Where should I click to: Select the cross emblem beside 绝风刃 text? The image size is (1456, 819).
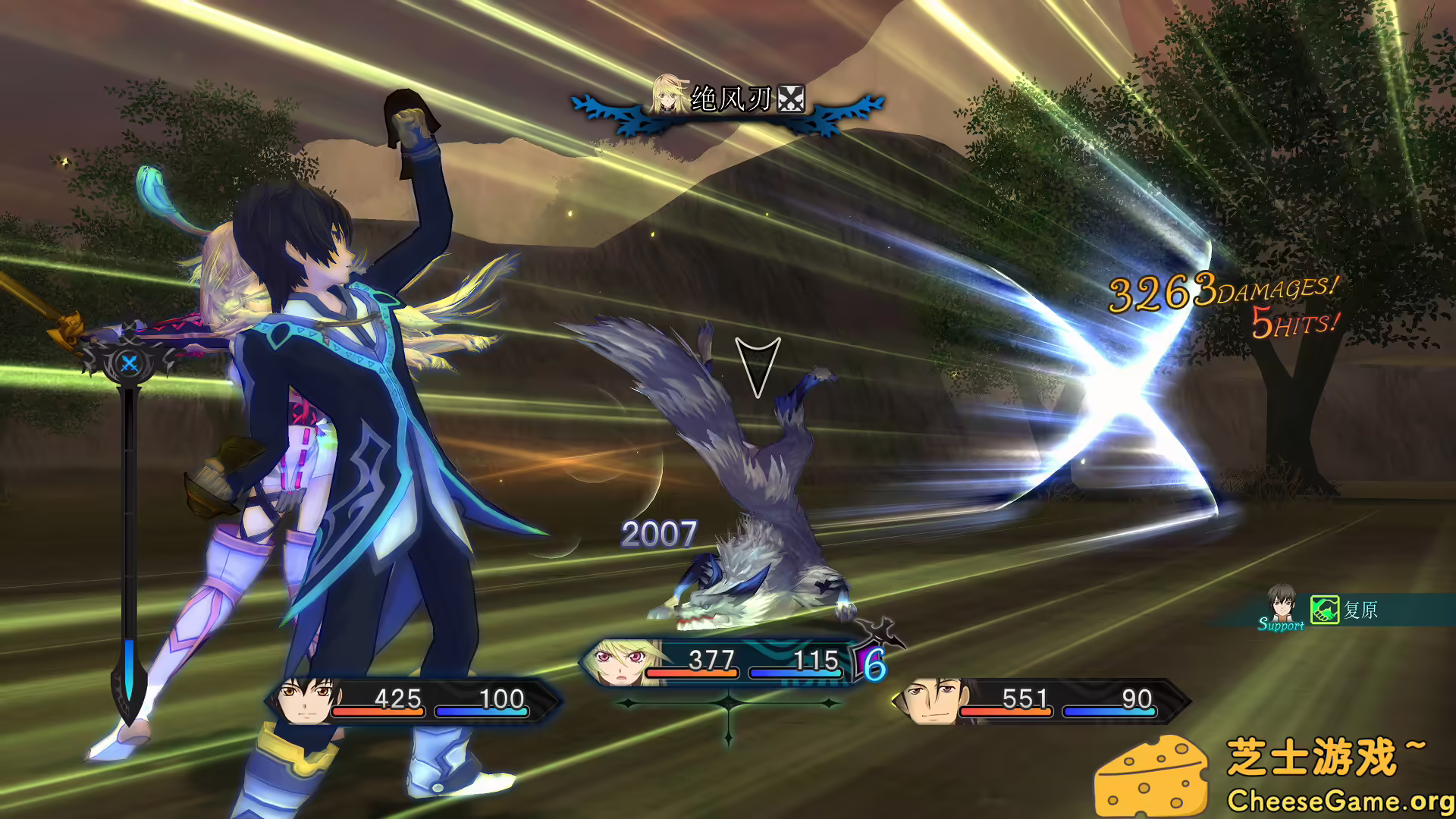789,99
